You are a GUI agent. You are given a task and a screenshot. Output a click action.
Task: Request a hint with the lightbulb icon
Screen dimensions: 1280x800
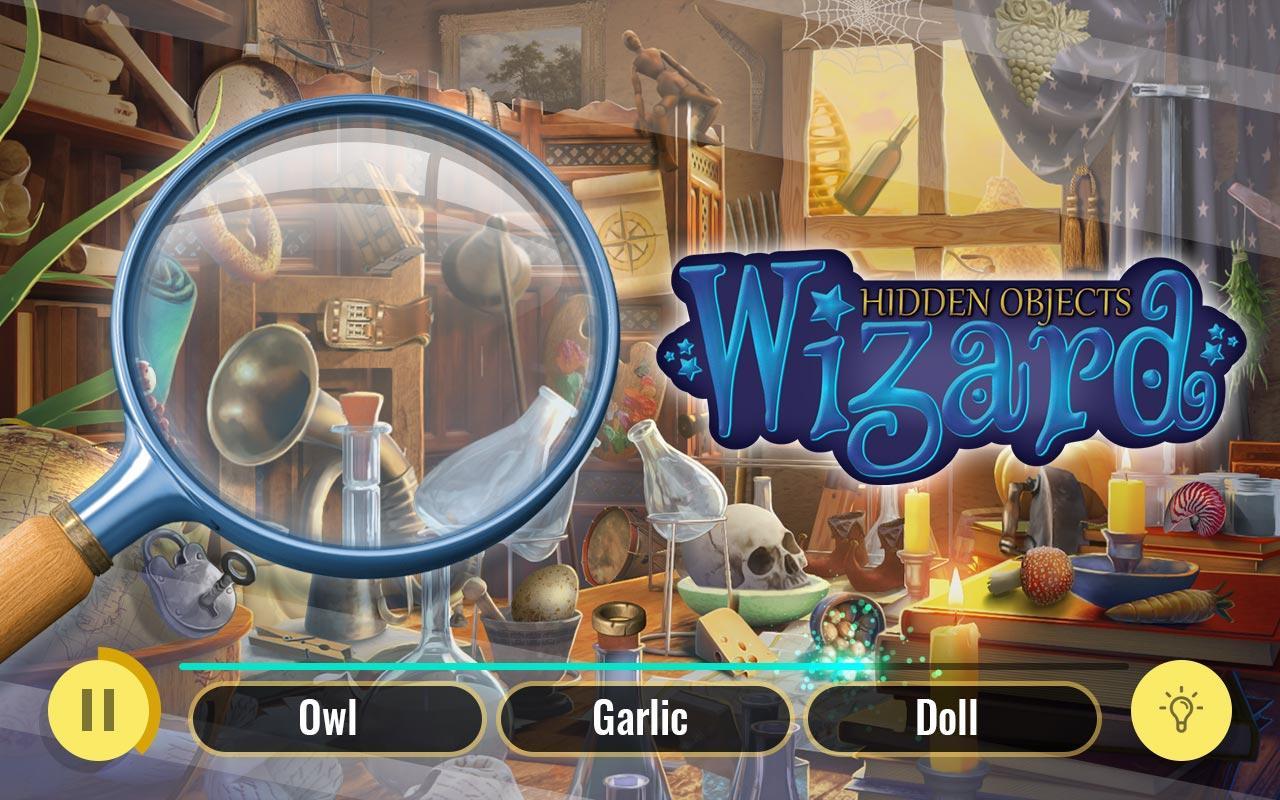1183,712
